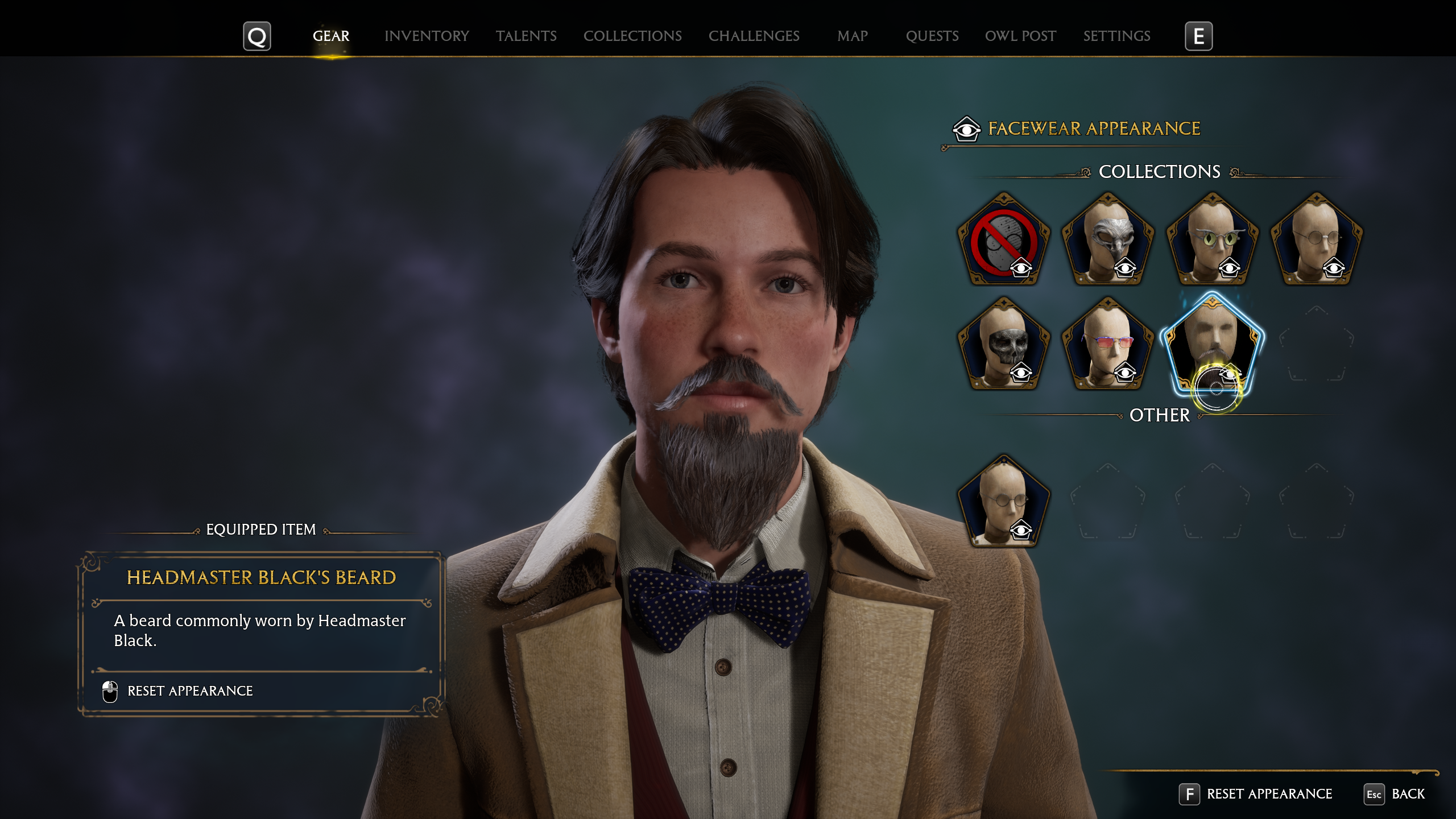Open the Owl Post tab
Screen dimensions: 1456x819
click(1020, 36)
